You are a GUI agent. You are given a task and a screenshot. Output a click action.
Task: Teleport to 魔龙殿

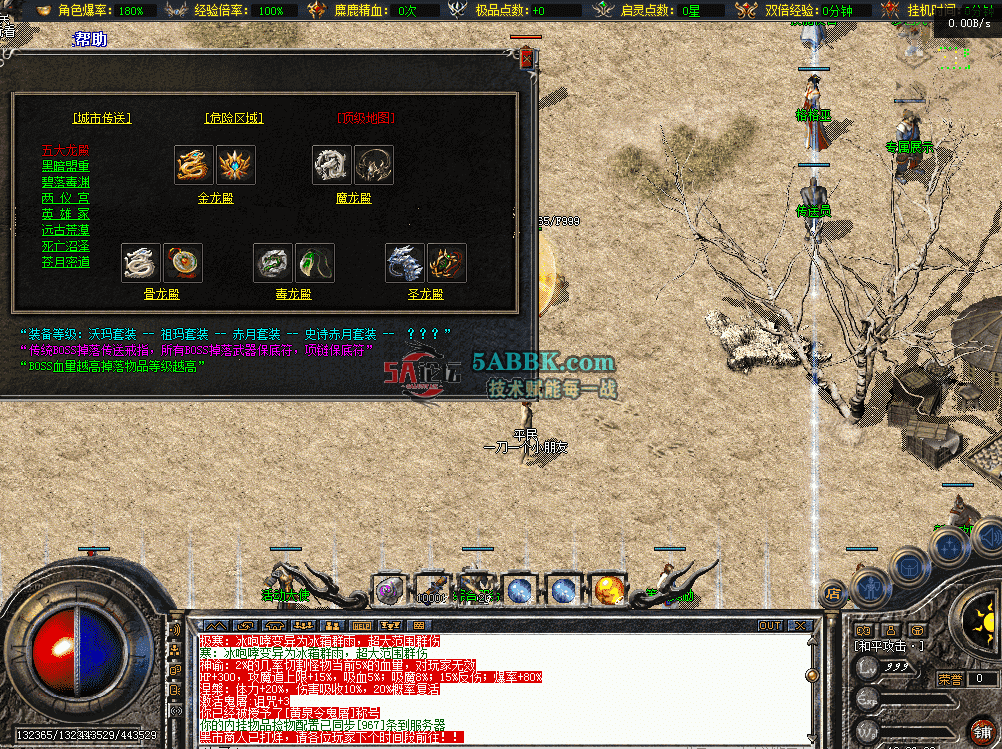click(x=353, y=198)
